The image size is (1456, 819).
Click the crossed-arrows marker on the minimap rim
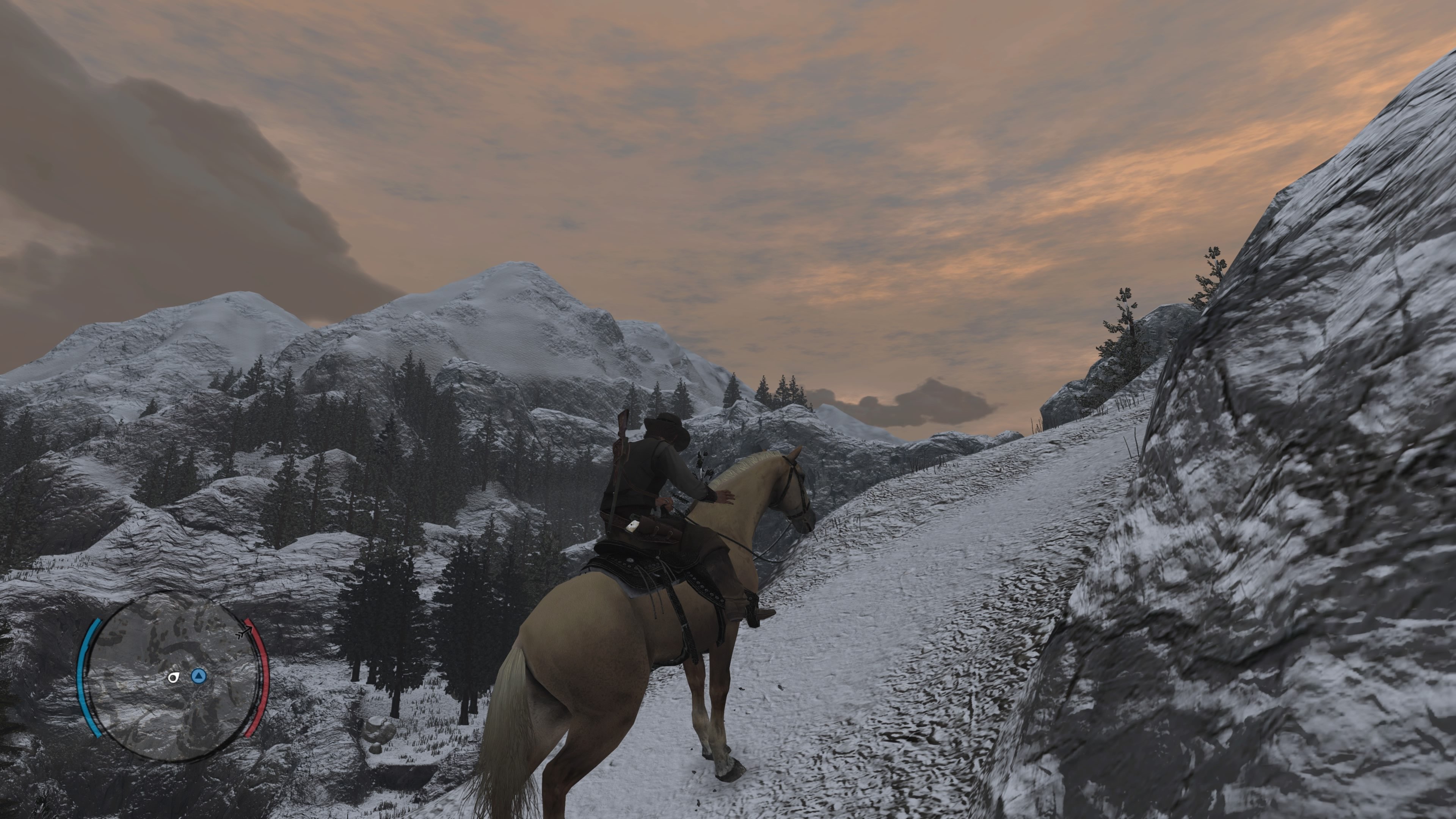coord(244,632)
